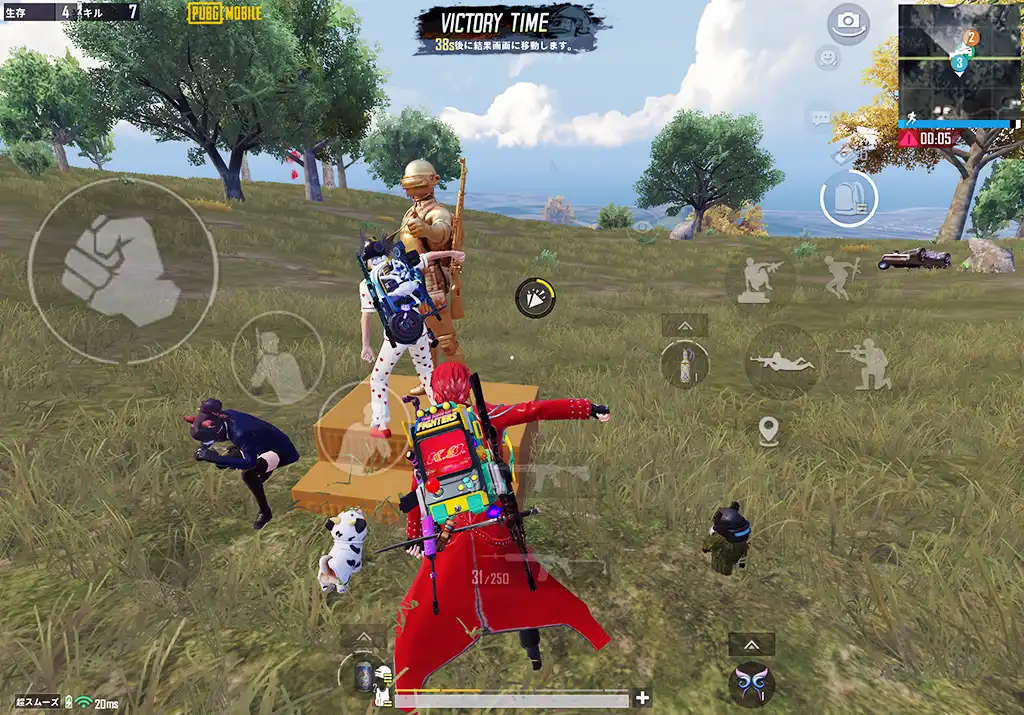Open the chat speech bubble
The image size is (1024, 715).
click(821, 119)
